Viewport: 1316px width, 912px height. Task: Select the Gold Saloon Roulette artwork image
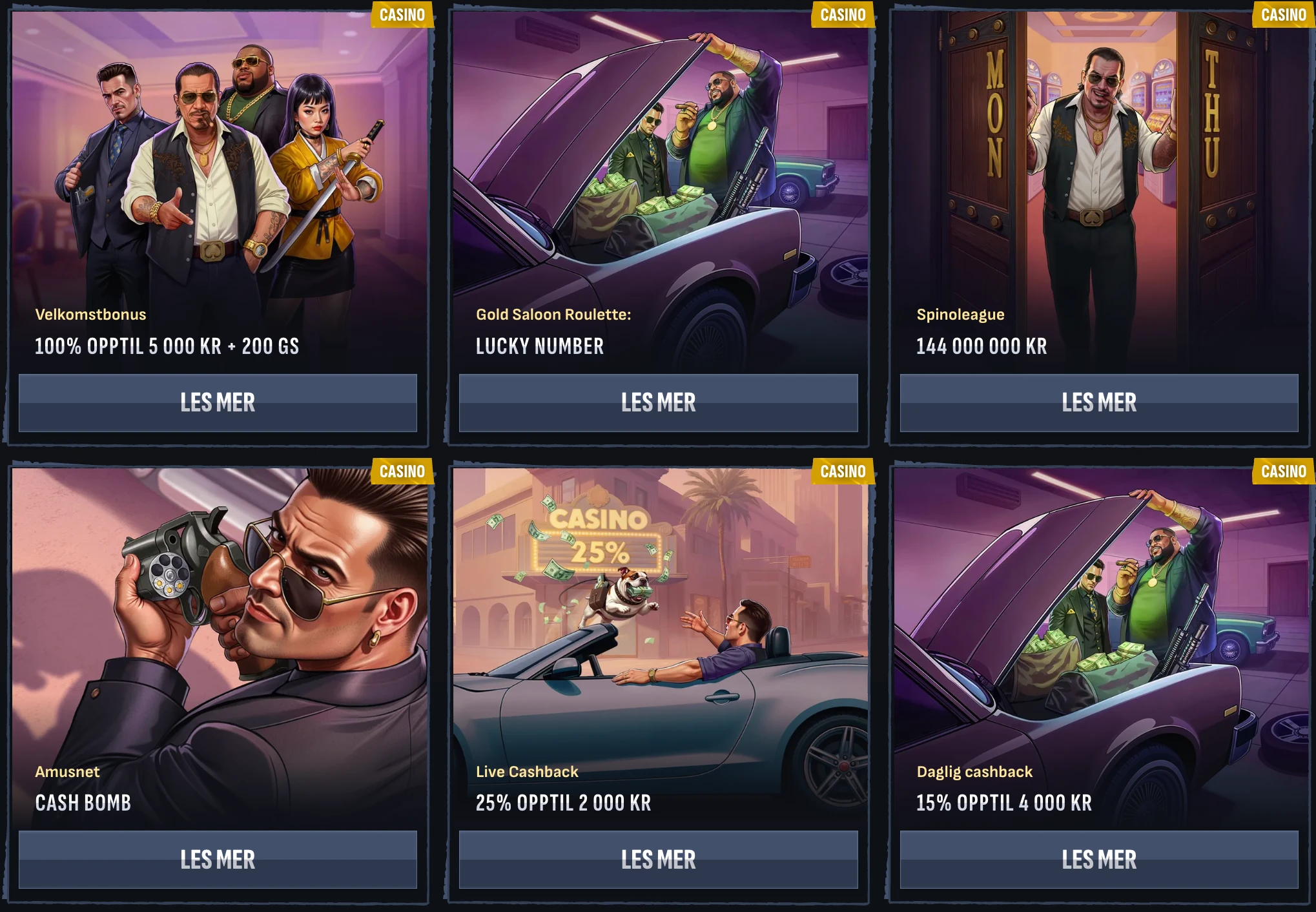pos(659,155)
